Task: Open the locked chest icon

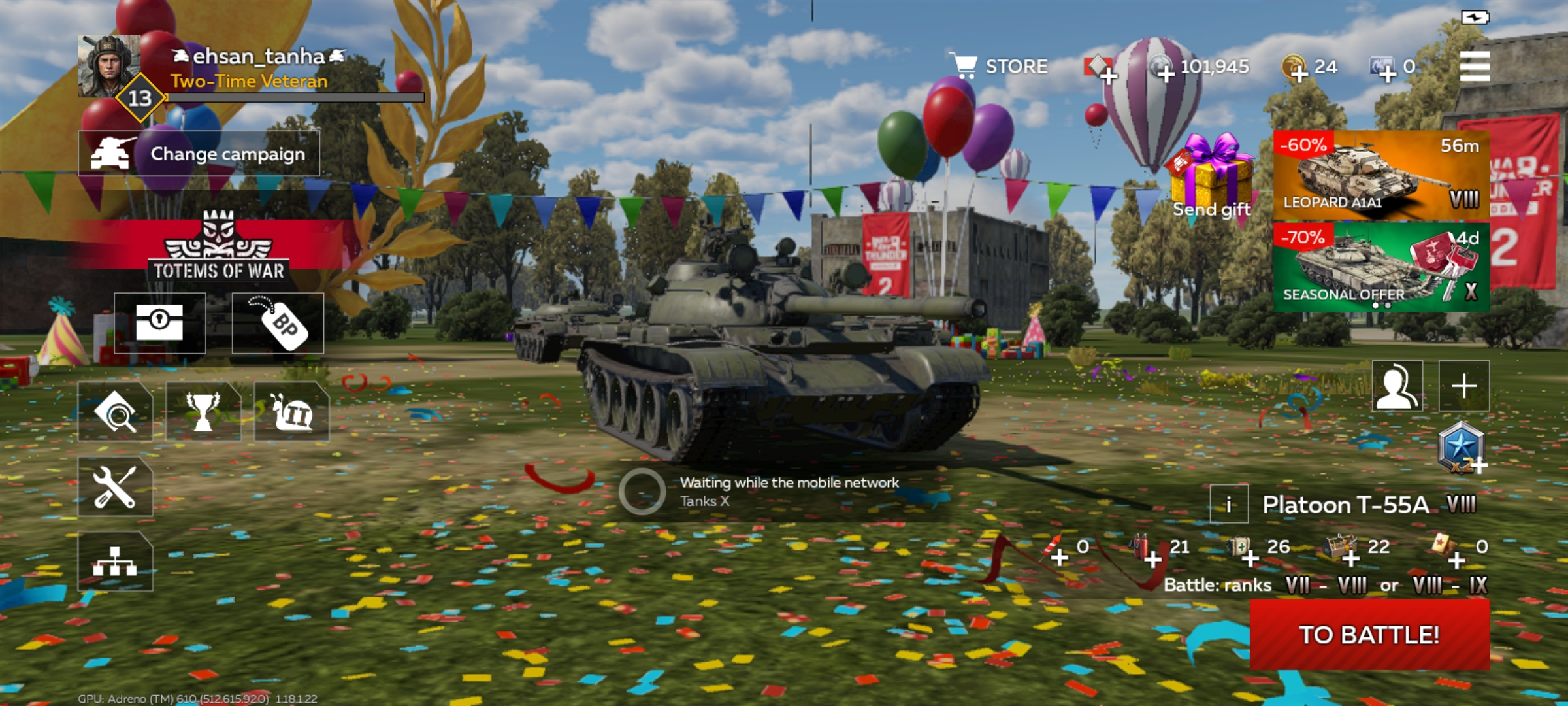Action: click(159, 323)
